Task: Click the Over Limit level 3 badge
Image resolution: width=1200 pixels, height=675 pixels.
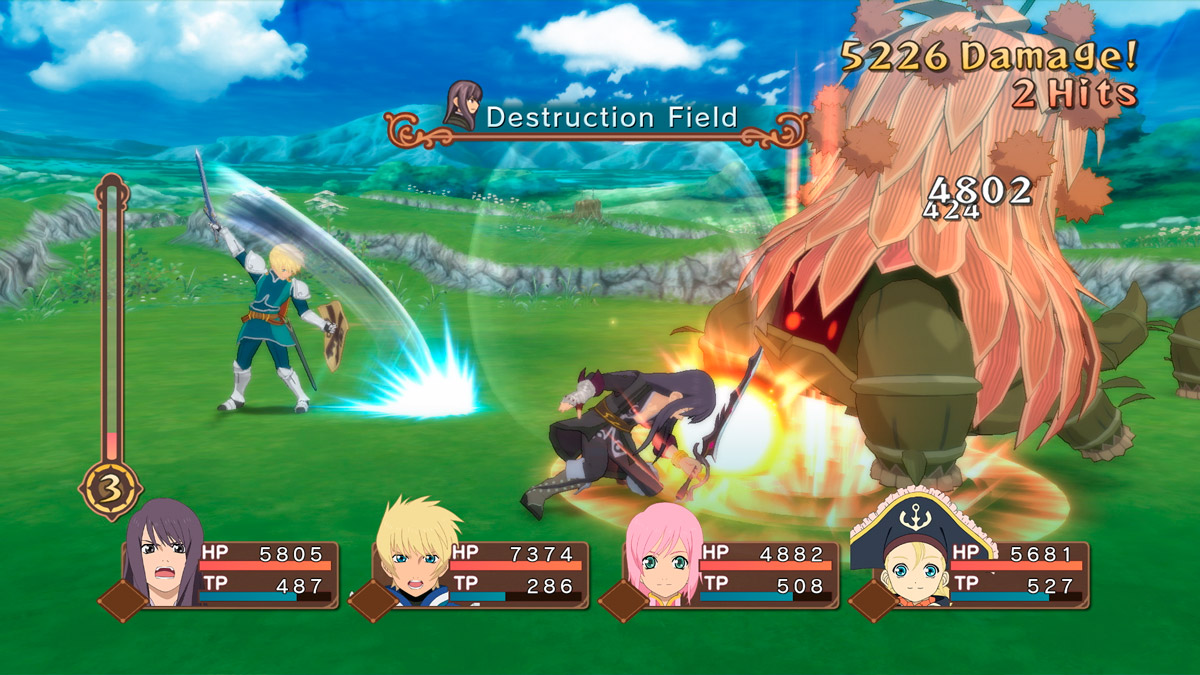Action: pyautogui.click(x=110, y=490)
